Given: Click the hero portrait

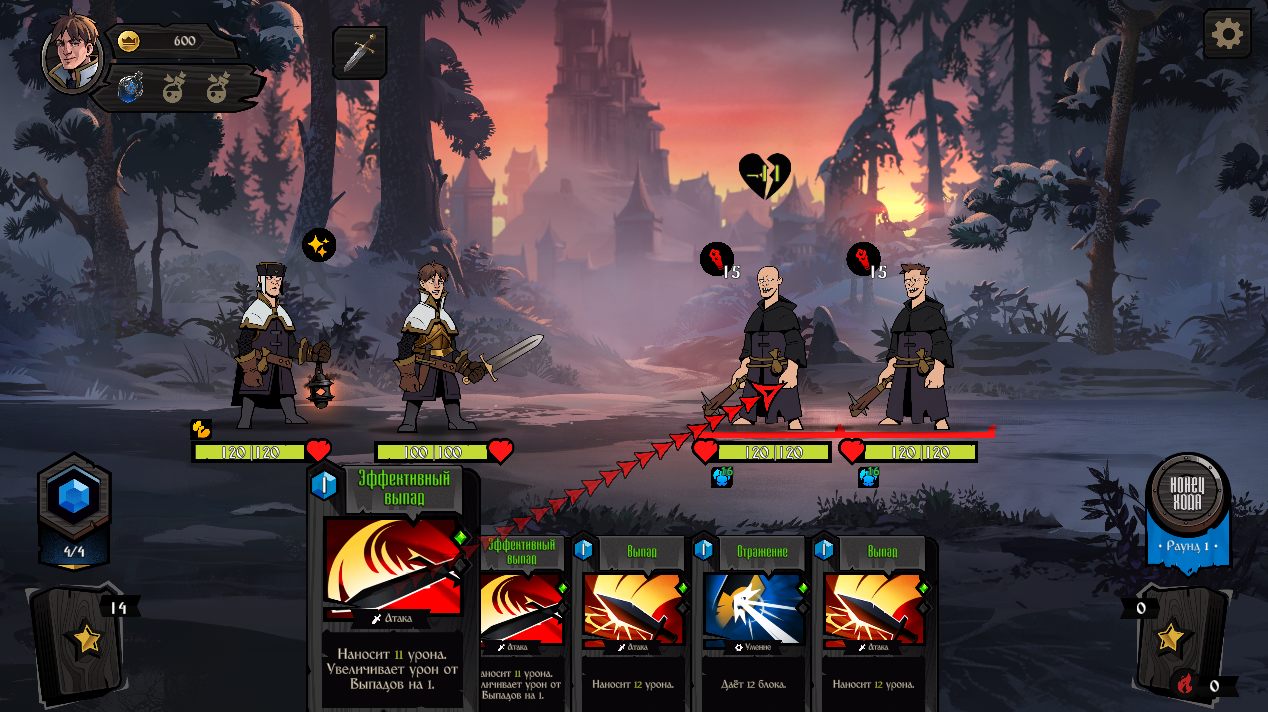Looking at the screenshot, I should pos(72,53).
